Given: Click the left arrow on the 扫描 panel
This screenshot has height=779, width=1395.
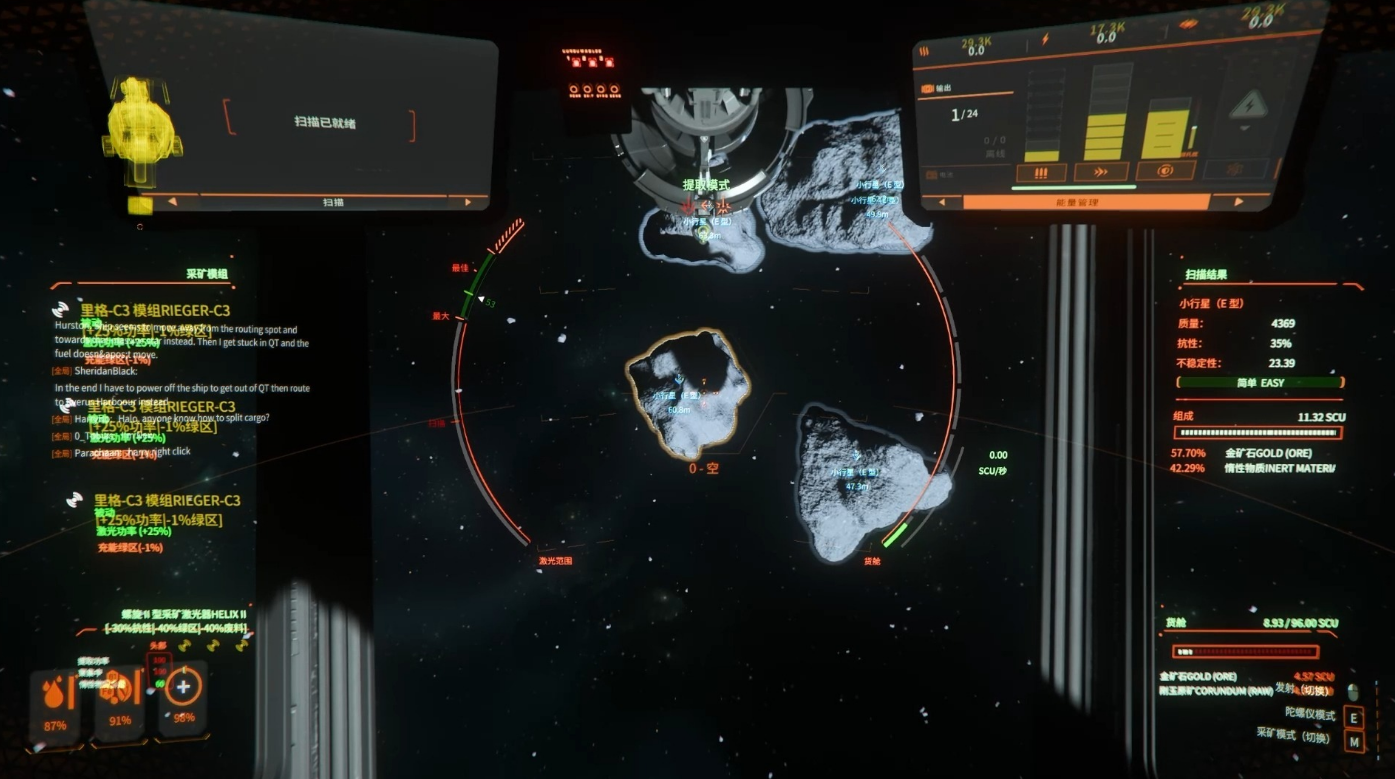Looking at the screenshot, I should pos(170,201).
